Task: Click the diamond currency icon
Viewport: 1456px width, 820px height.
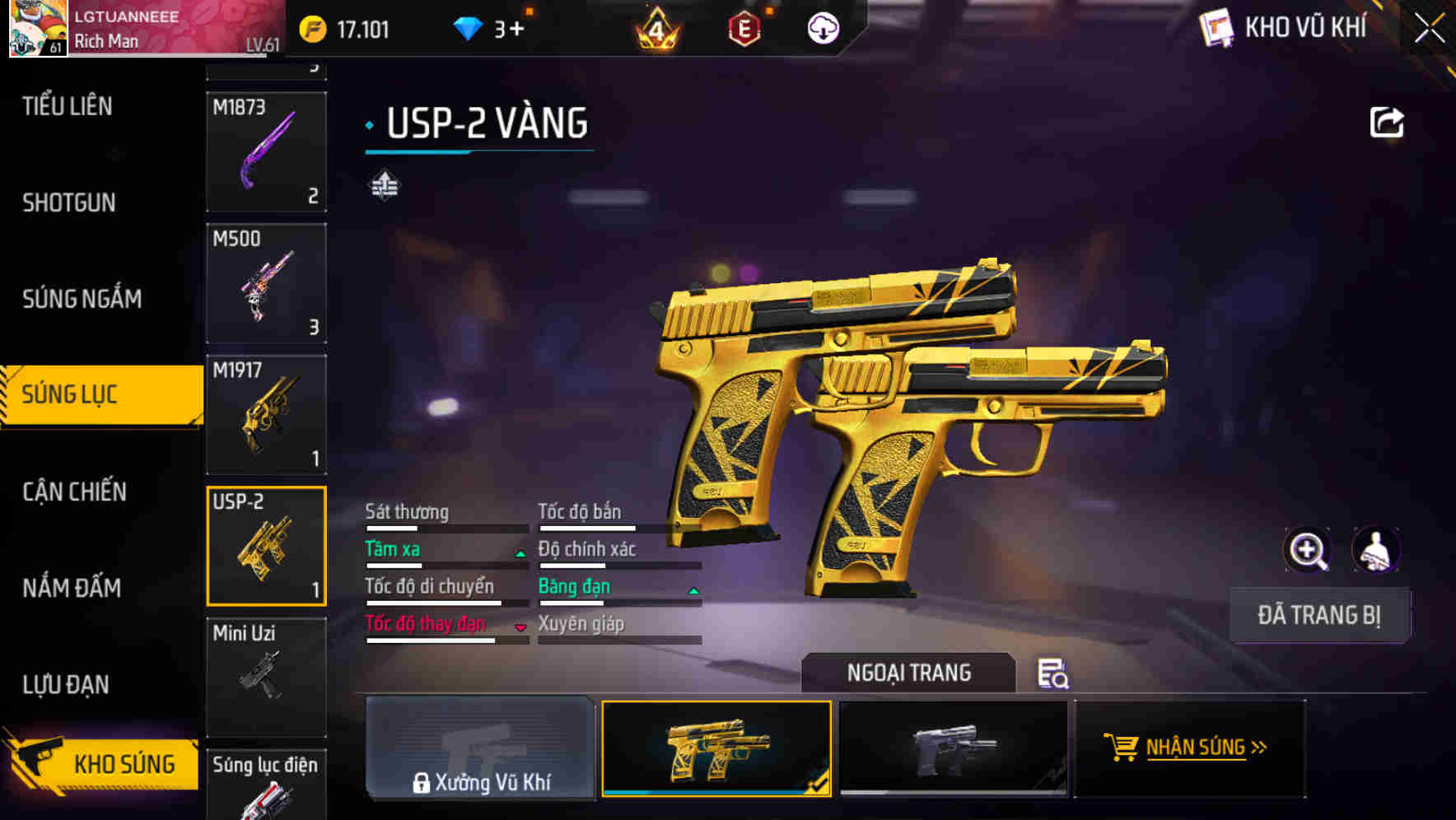Action: [469, 27]
